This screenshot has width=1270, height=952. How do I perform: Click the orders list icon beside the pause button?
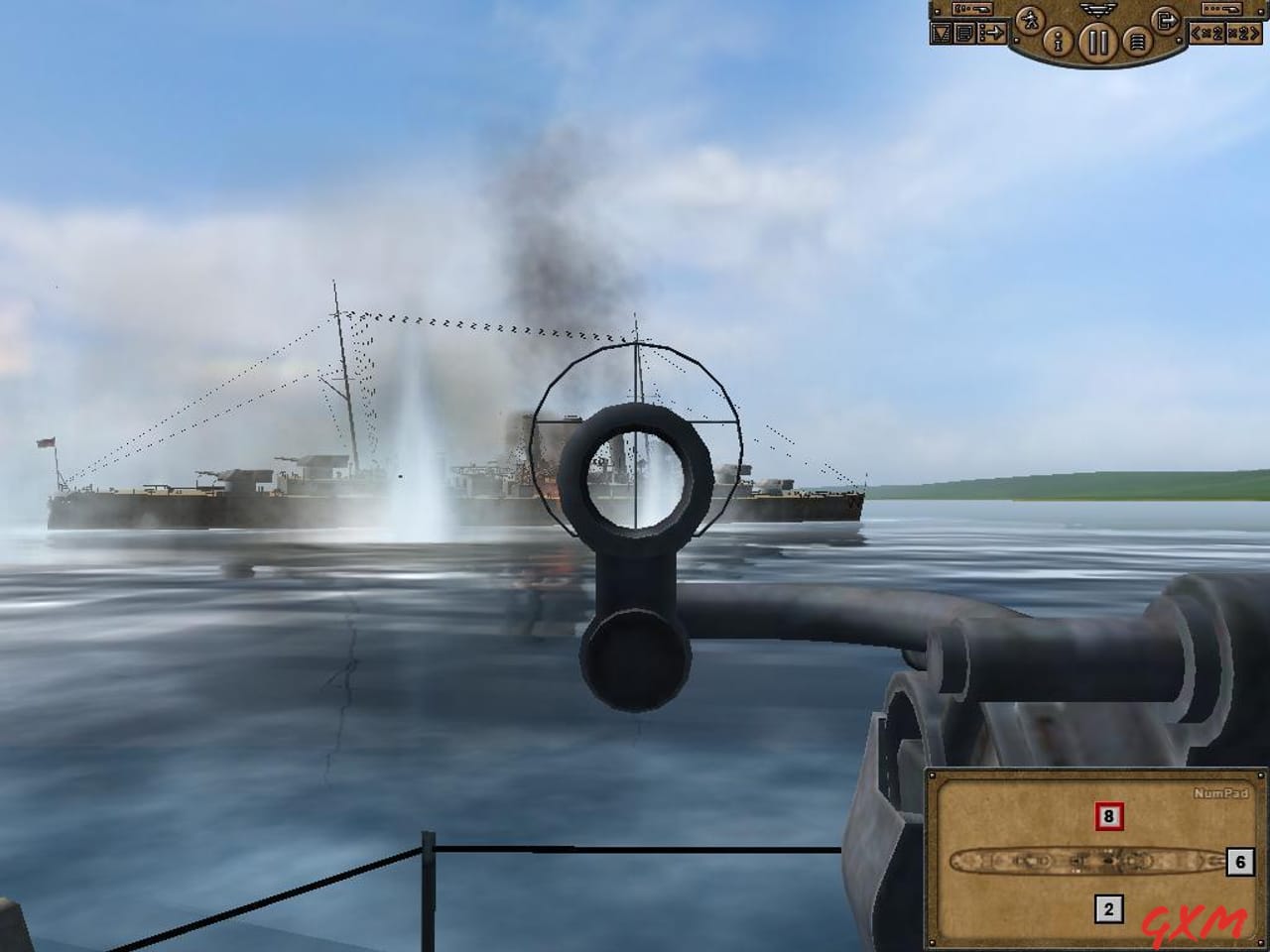(x=1137, y=41)
